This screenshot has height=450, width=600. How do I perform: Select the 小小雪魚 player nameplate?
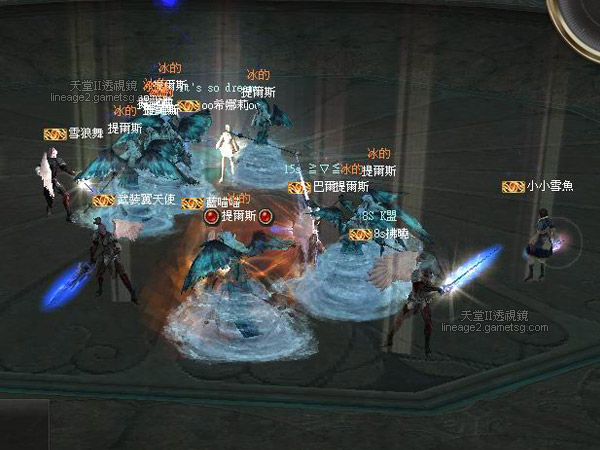tap(550, 186)
